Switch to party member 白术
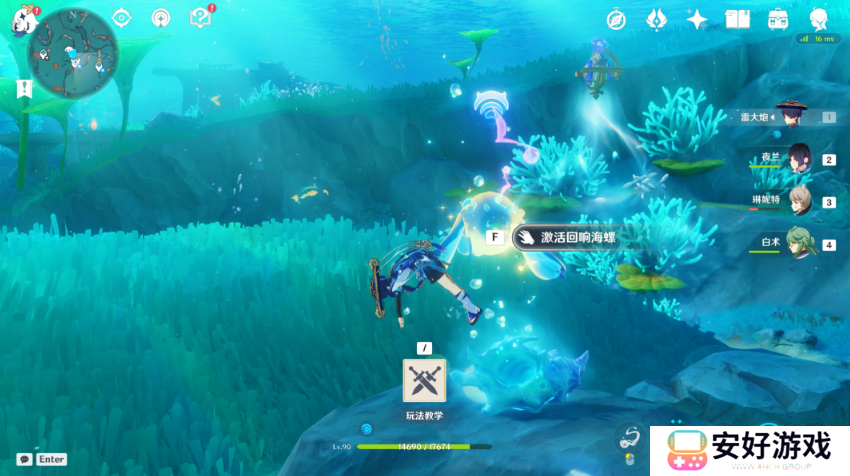 click(x=798, y=243)
